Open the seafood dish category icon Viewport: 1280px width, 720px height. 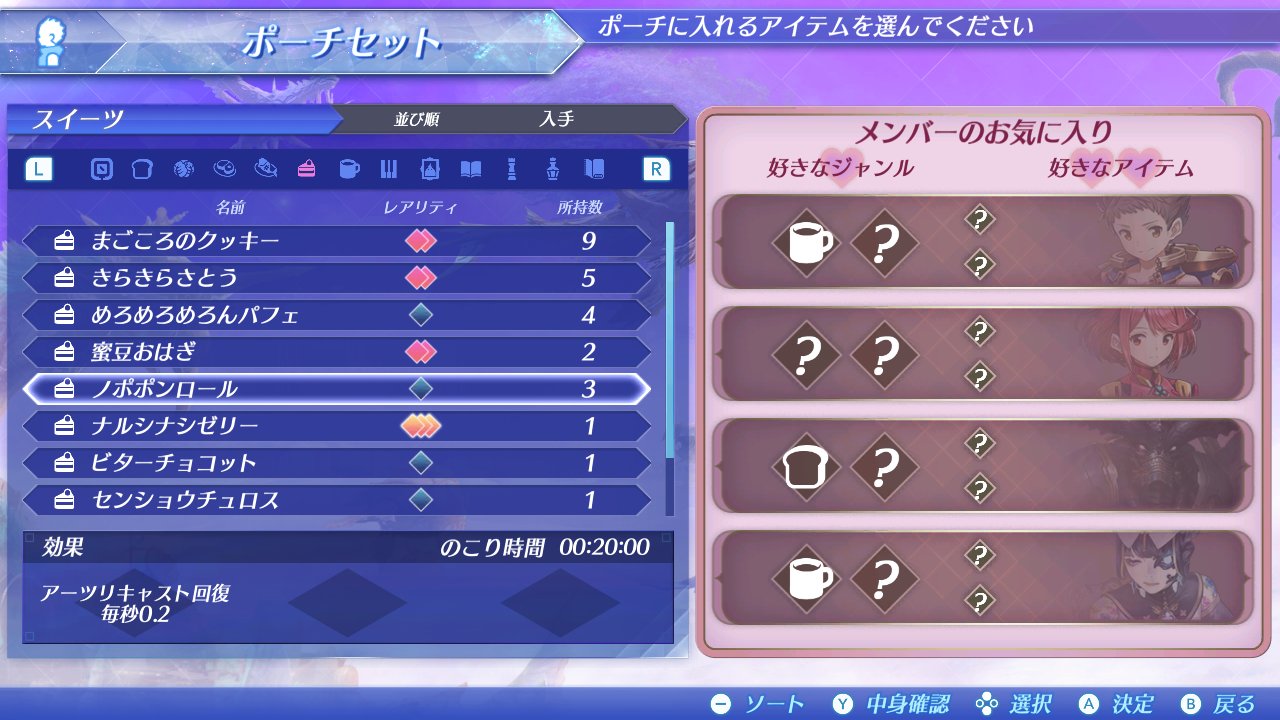point(268,170)
